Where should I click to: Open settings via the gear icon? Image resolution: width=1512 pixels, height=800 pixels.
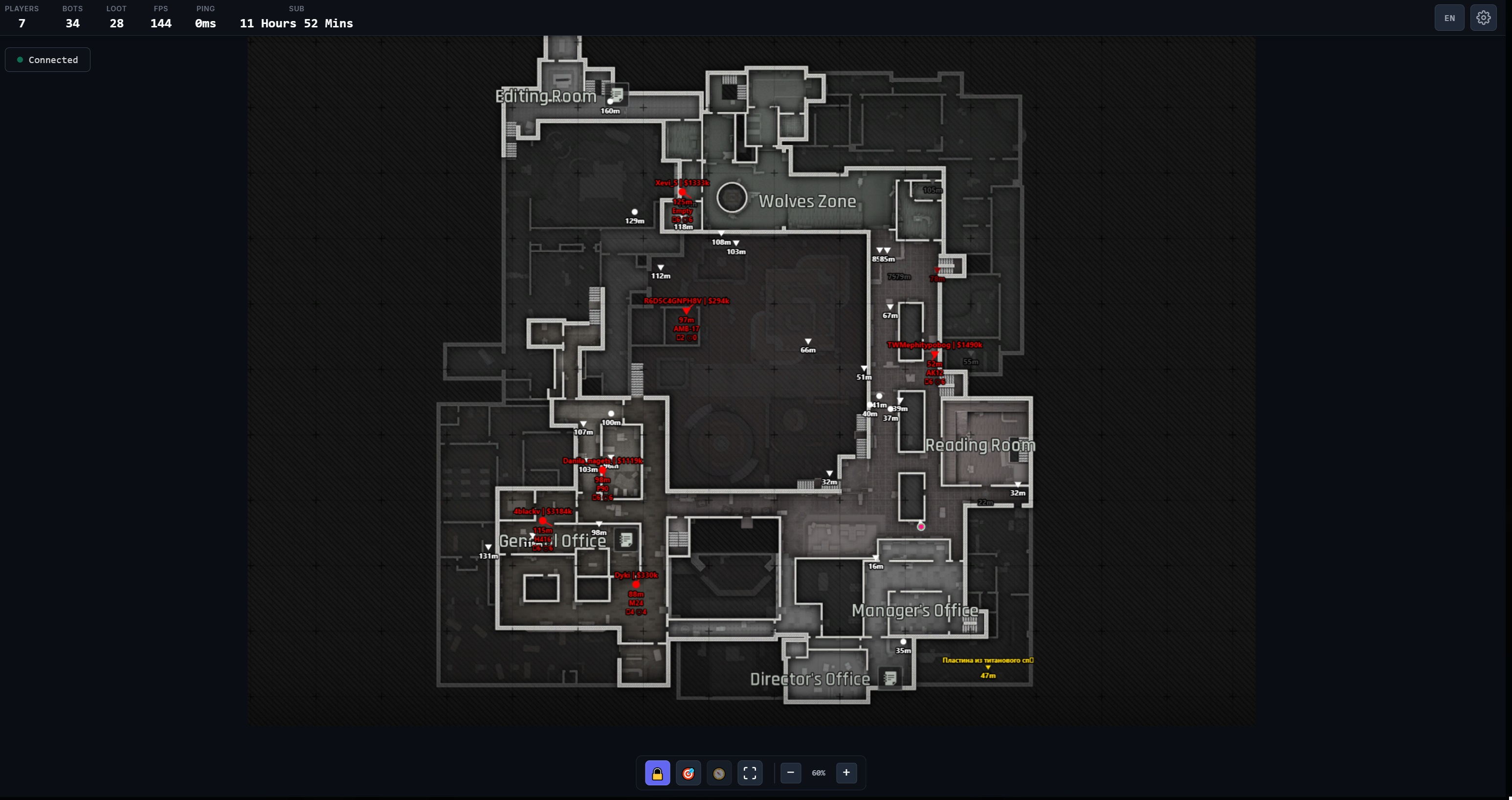coord(1483,18)
